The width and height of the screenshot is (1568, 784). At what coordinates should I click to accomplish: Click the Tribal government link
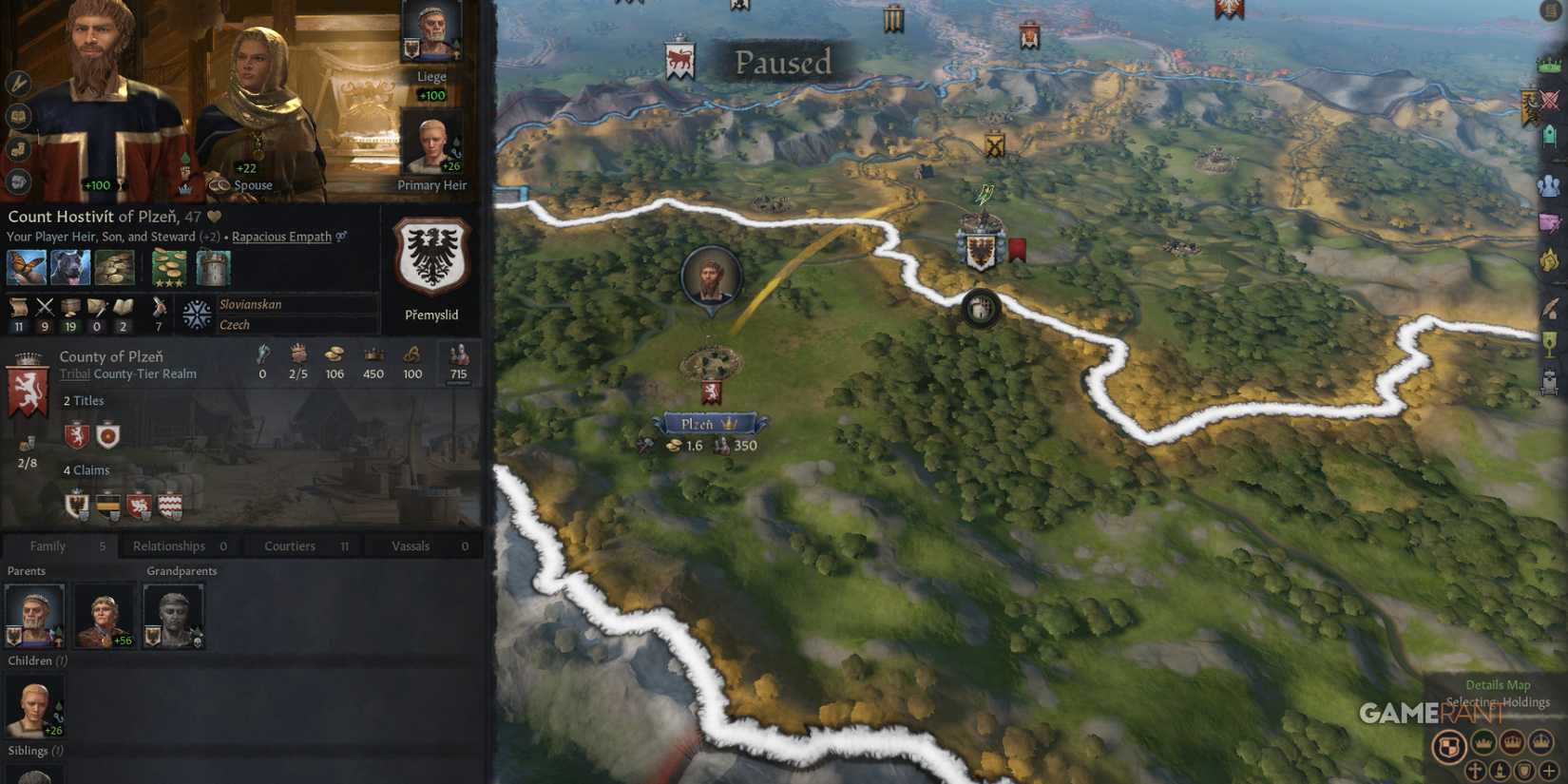click(73, 373)
